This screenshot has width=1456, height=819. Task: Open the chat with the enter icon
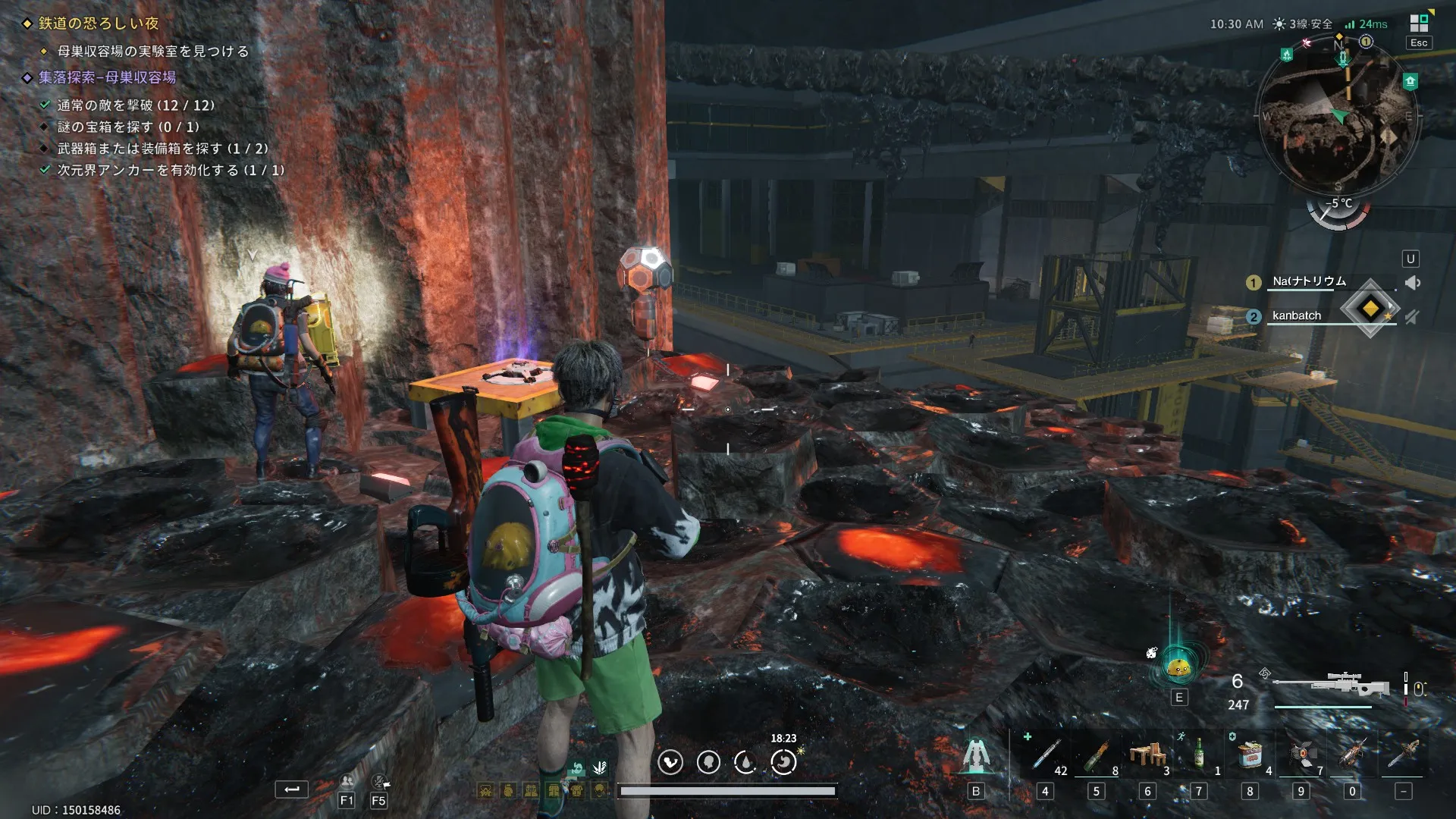click(291, 790)
